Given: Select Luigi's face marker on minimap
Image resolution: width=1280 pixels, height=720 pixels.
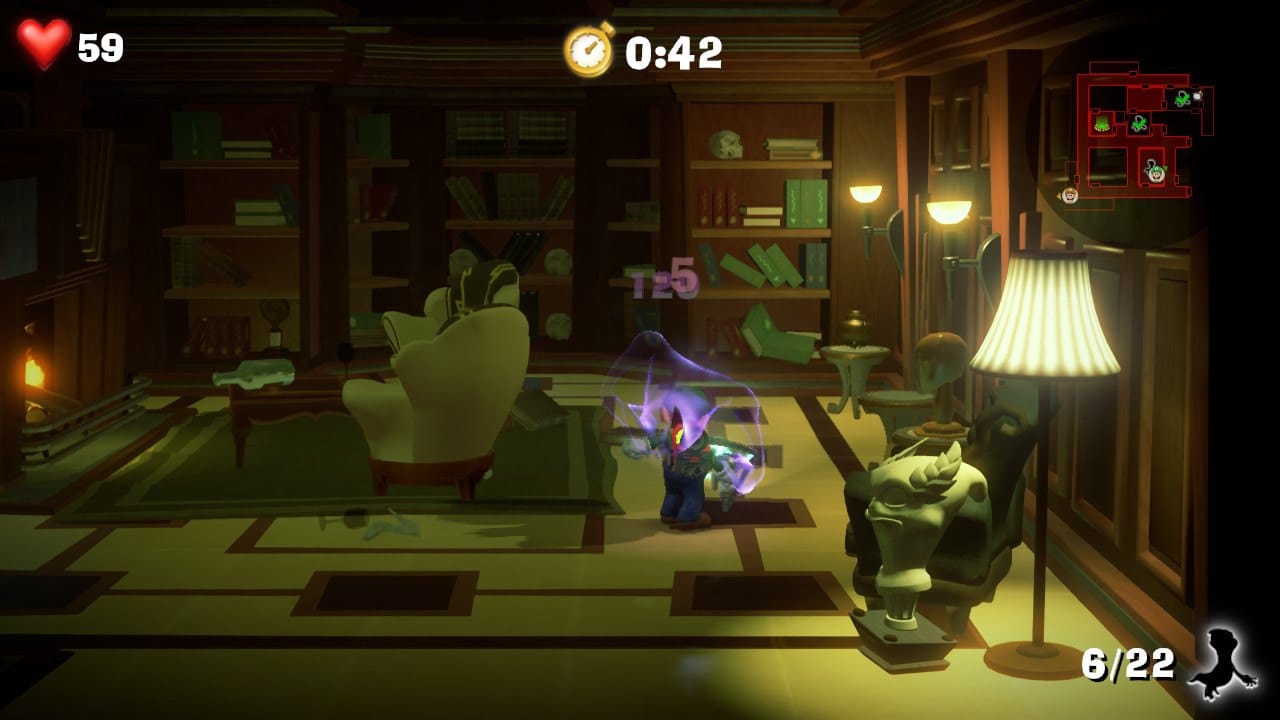Looking at the screenshot, I should point(1156,172).
